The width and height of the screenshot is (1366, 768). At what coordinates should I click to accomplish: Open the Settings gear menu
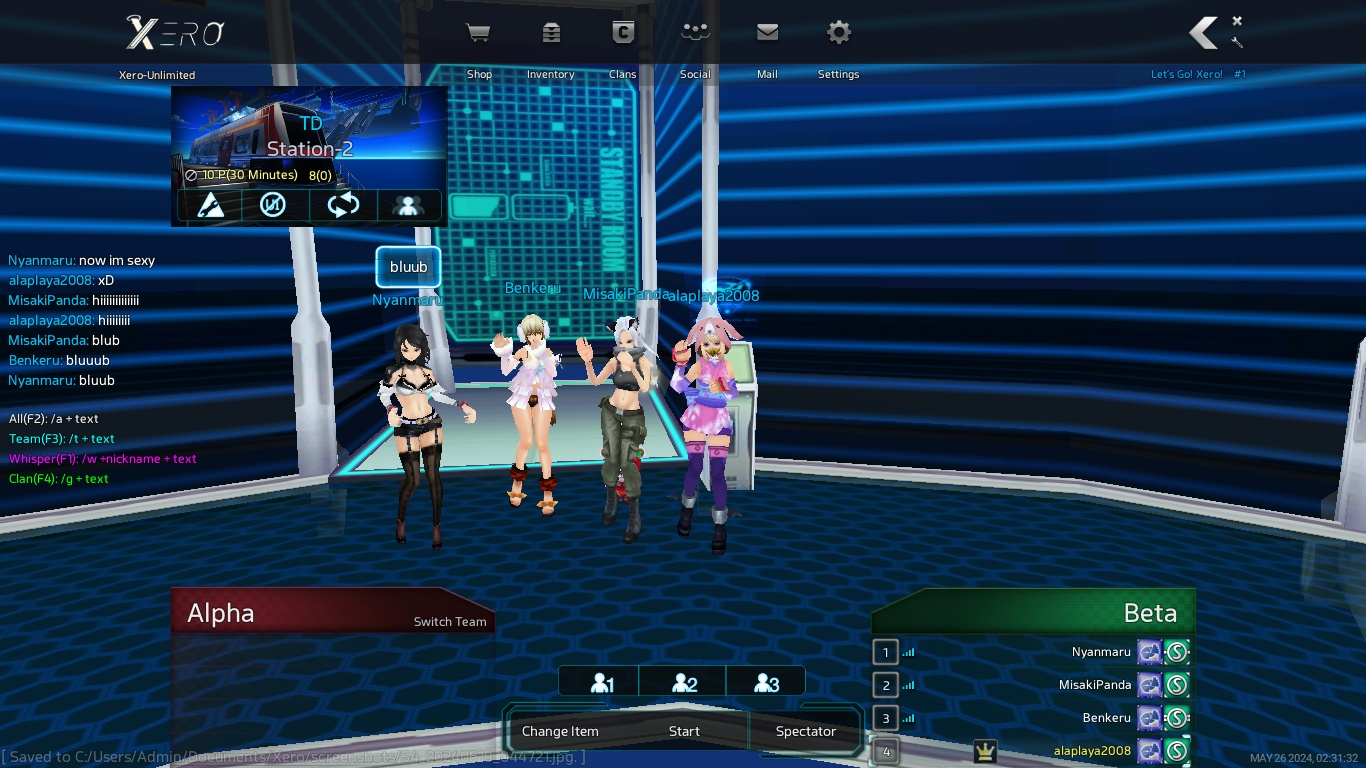pos(838,34)
